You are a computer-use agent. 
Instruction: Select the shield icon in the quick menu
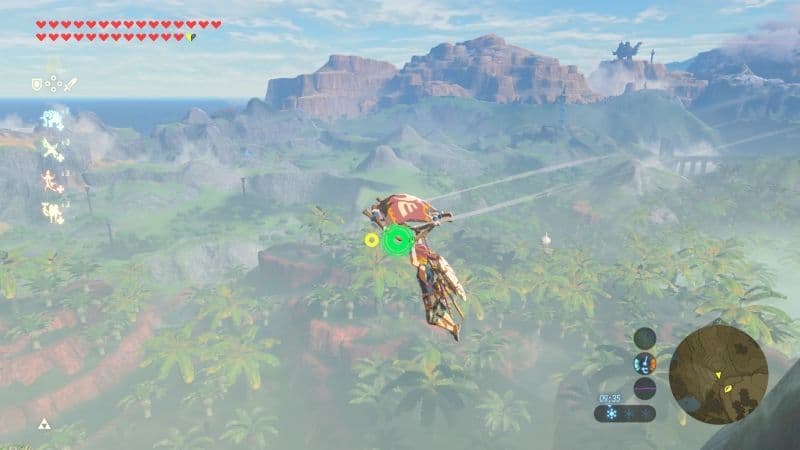click(37, 85)
